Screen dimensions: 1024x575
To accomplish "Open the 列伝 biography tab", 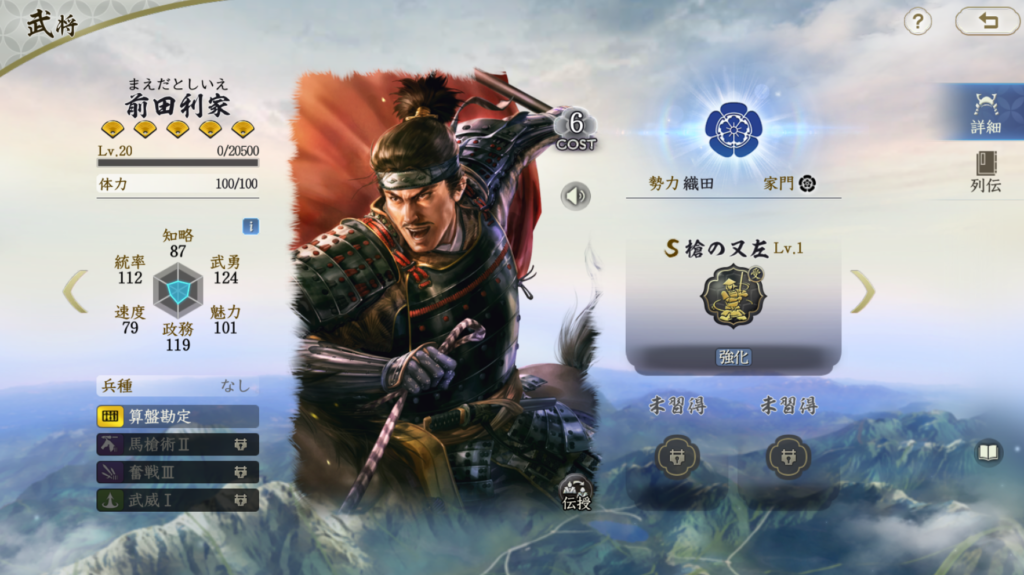I will (985, 170).
